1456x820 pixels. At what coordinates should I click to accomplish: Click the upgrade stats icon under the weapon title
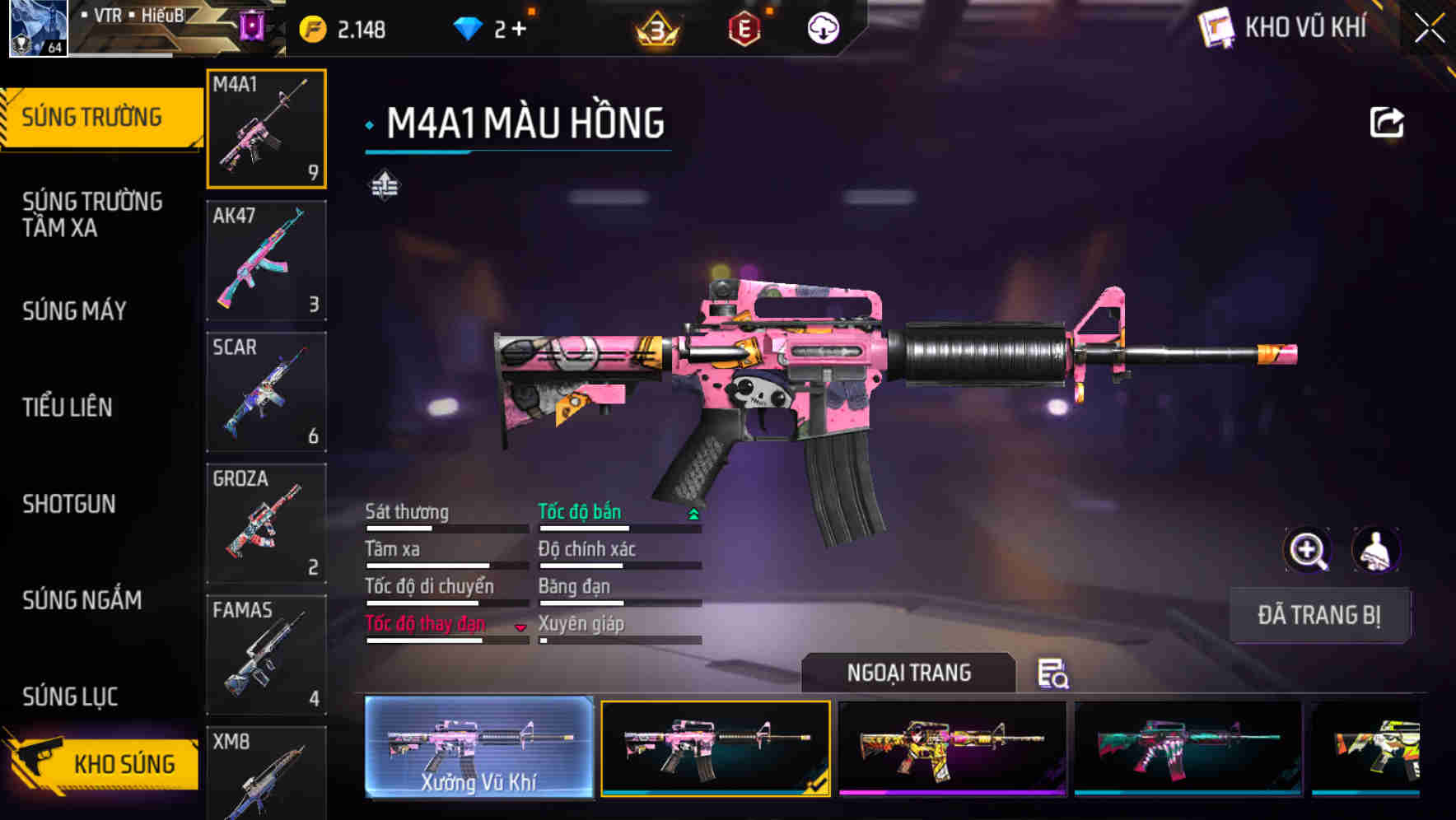point(384,184)
